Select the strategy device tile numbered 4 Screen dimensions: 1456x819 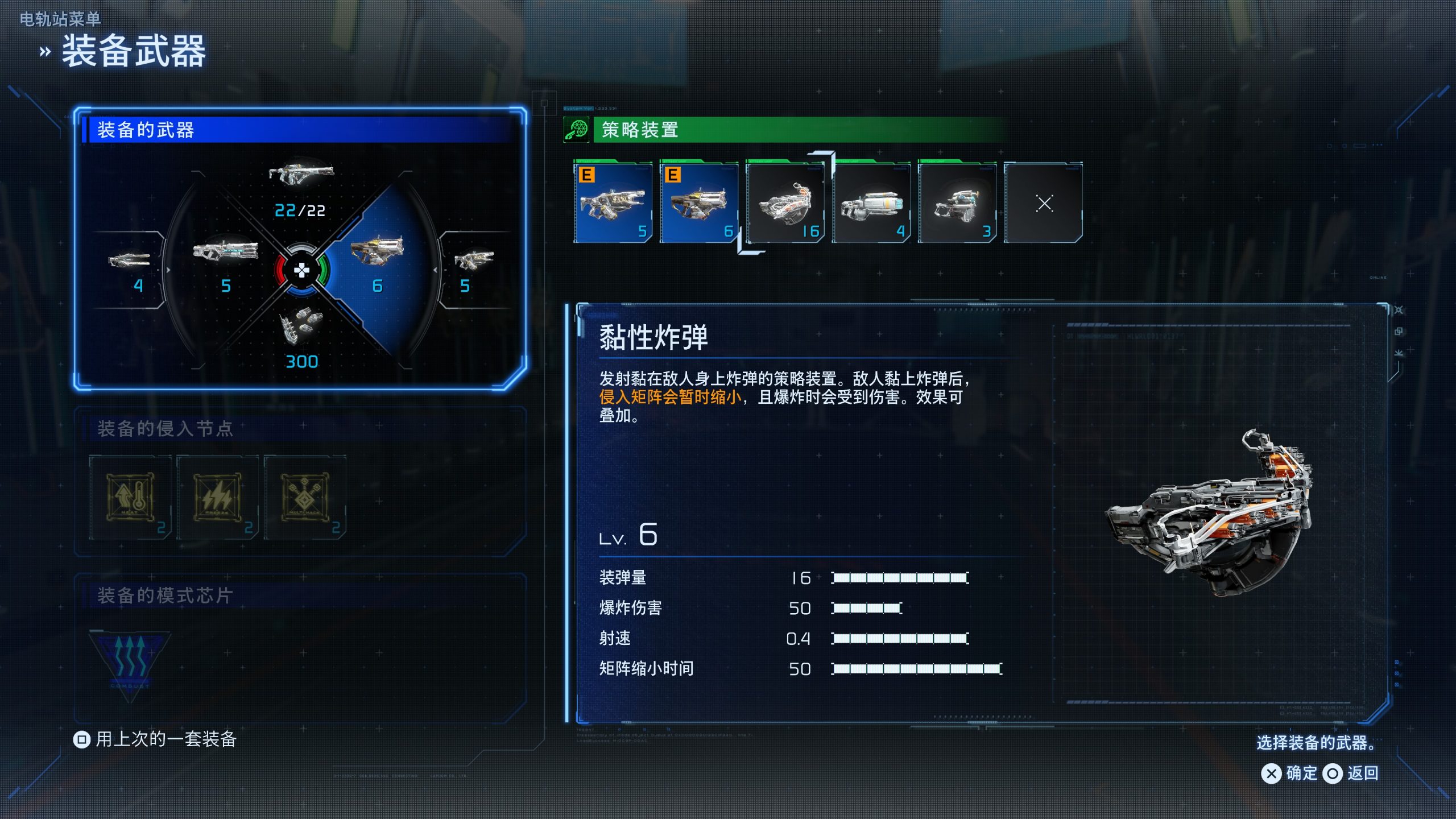pyautogui.click(x=872, y=203)
